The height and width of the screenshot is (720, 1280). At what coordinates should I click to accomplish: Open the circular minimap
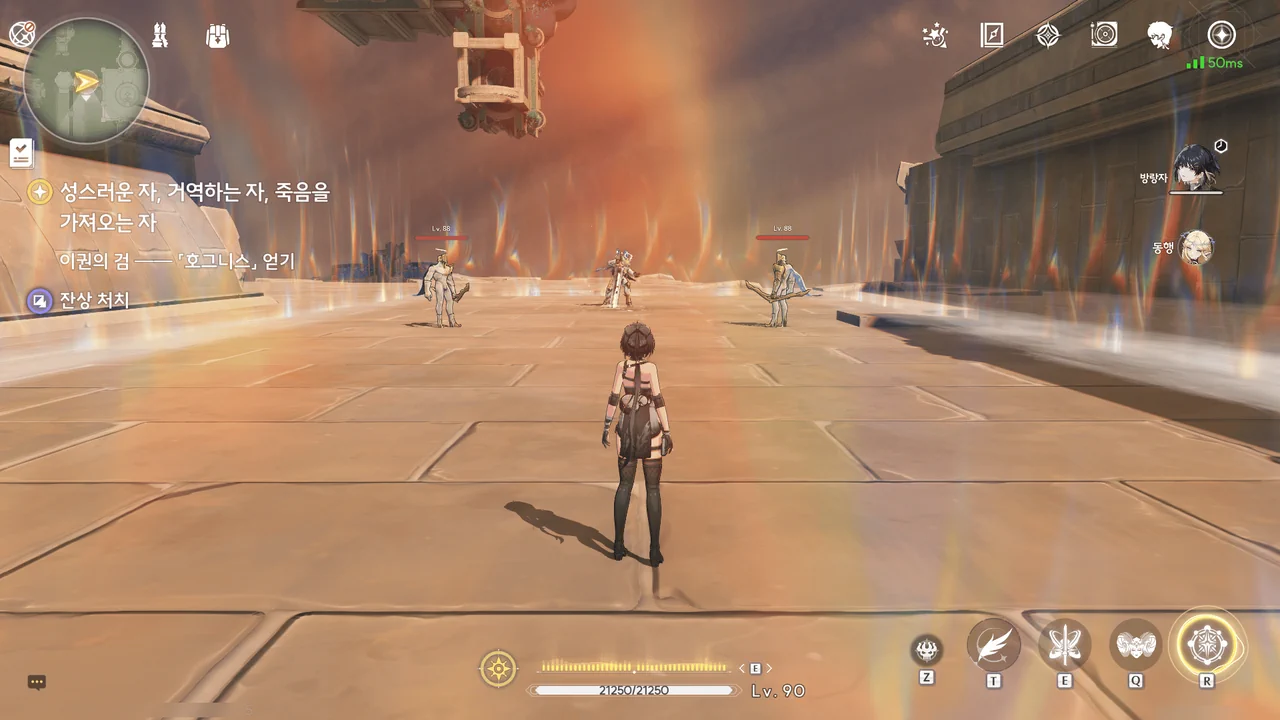tap(86, 81)
